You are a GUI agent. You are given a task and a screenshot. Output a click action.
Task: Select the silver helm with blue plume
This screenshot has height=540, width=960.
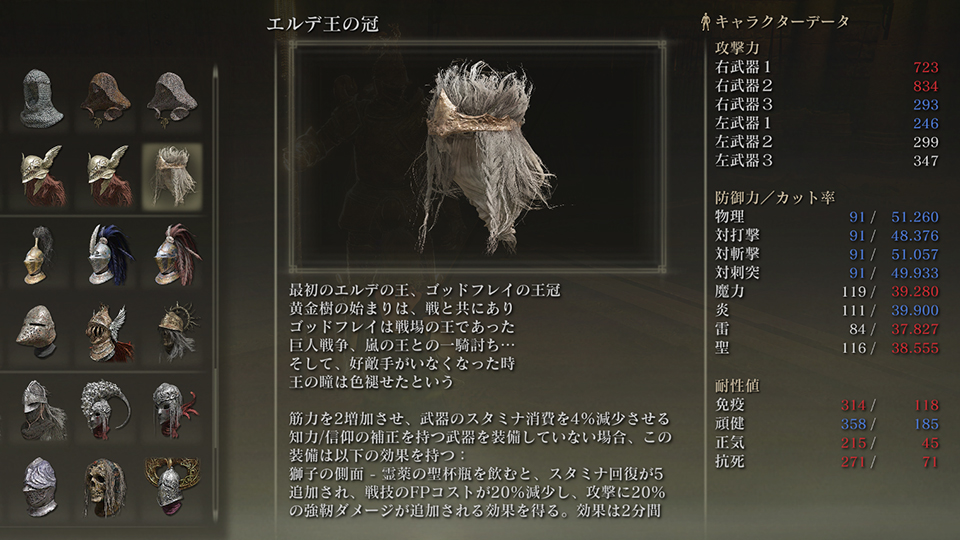107,255
